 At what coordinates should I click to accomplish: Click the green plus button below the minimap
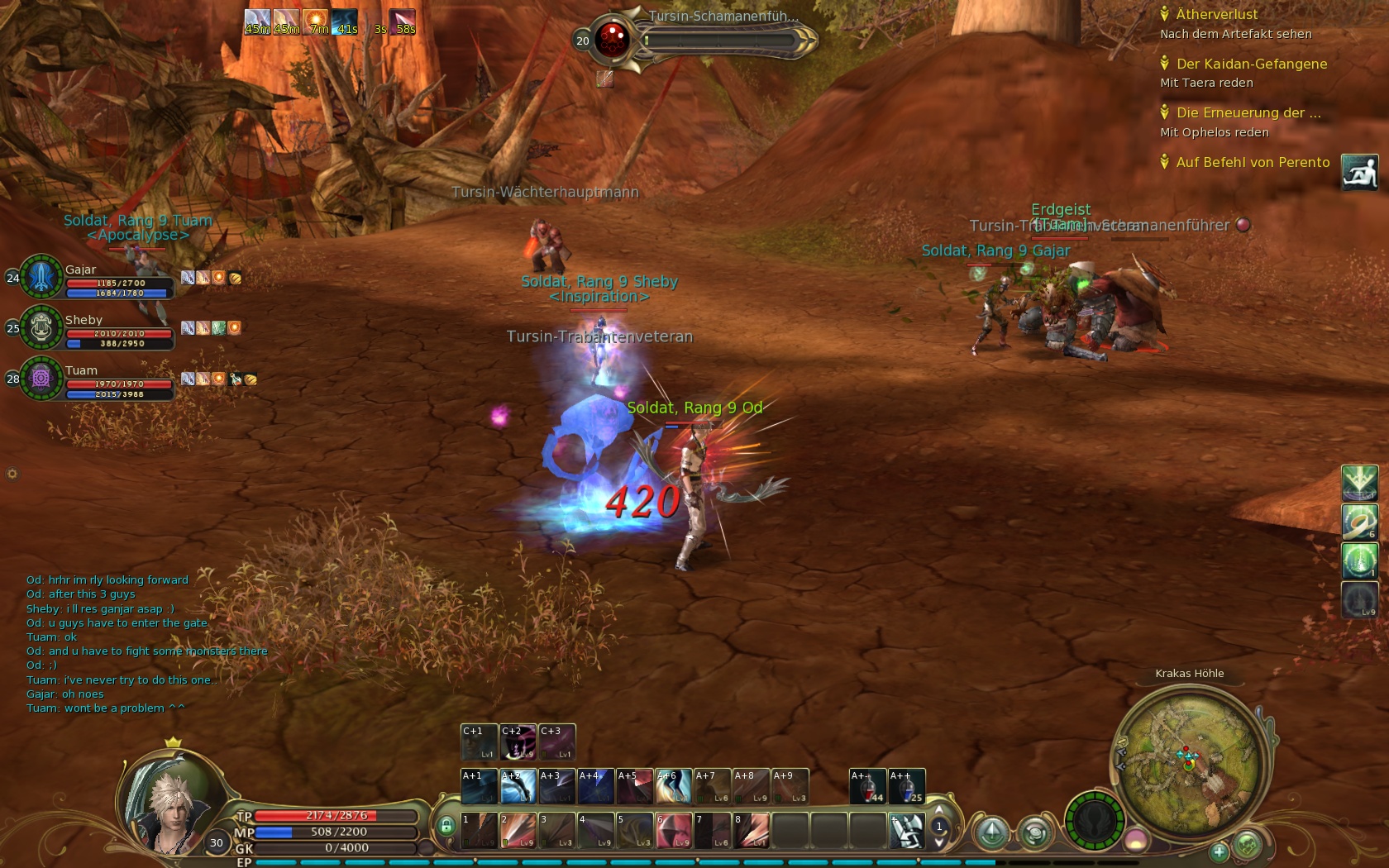click(1219, 851)
